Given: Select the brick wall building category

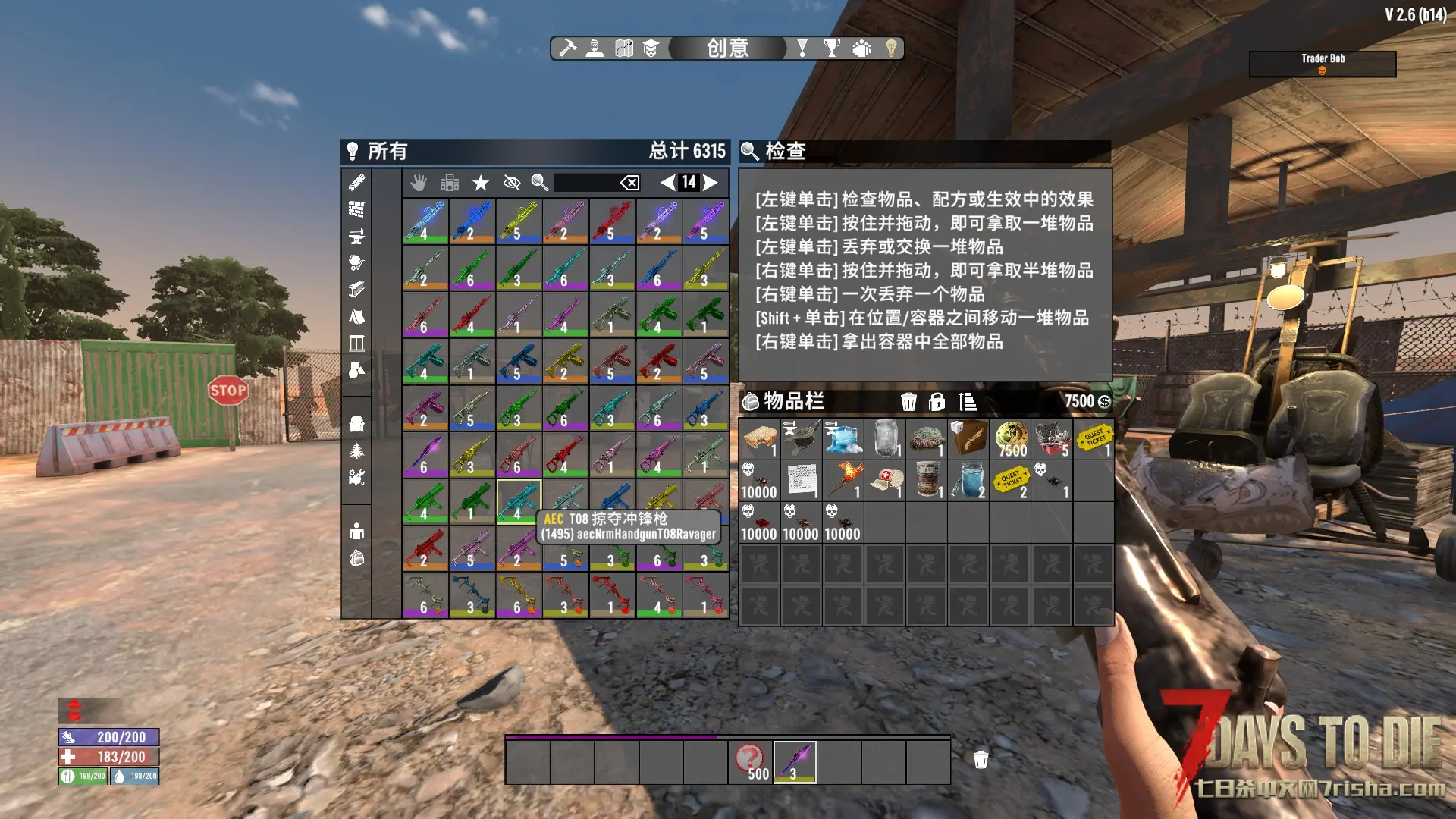Looking at the screenshot, I should coord(356,209).
